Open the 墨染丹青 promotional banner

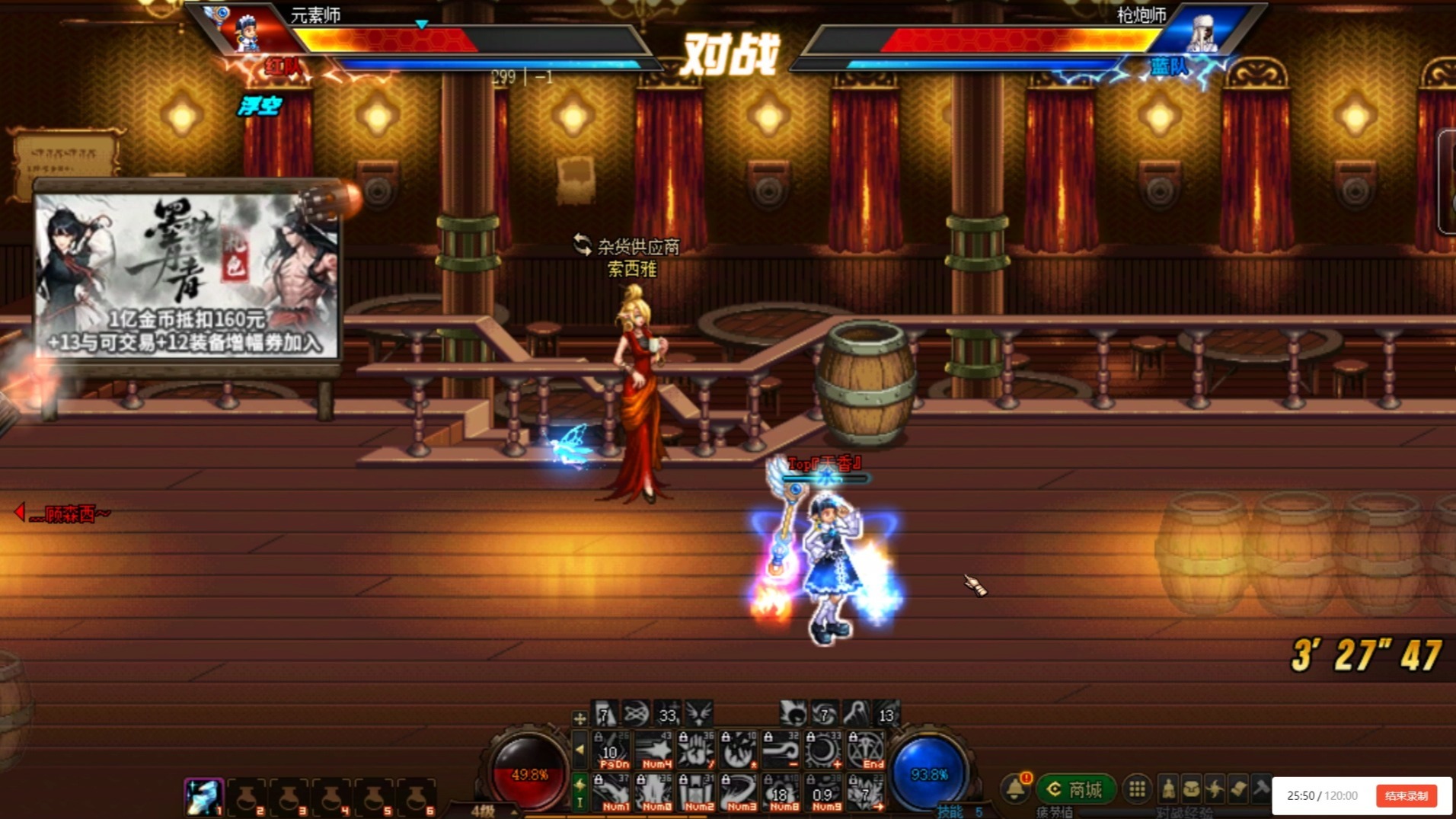(187, 276)
